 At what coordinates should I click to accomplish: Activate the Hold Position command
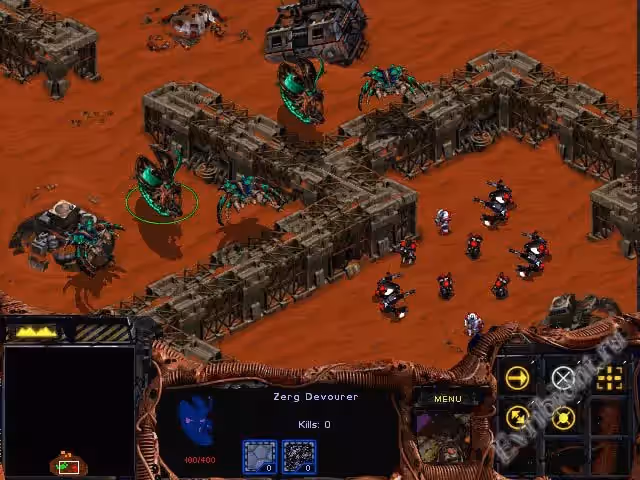tap(563, 418)
